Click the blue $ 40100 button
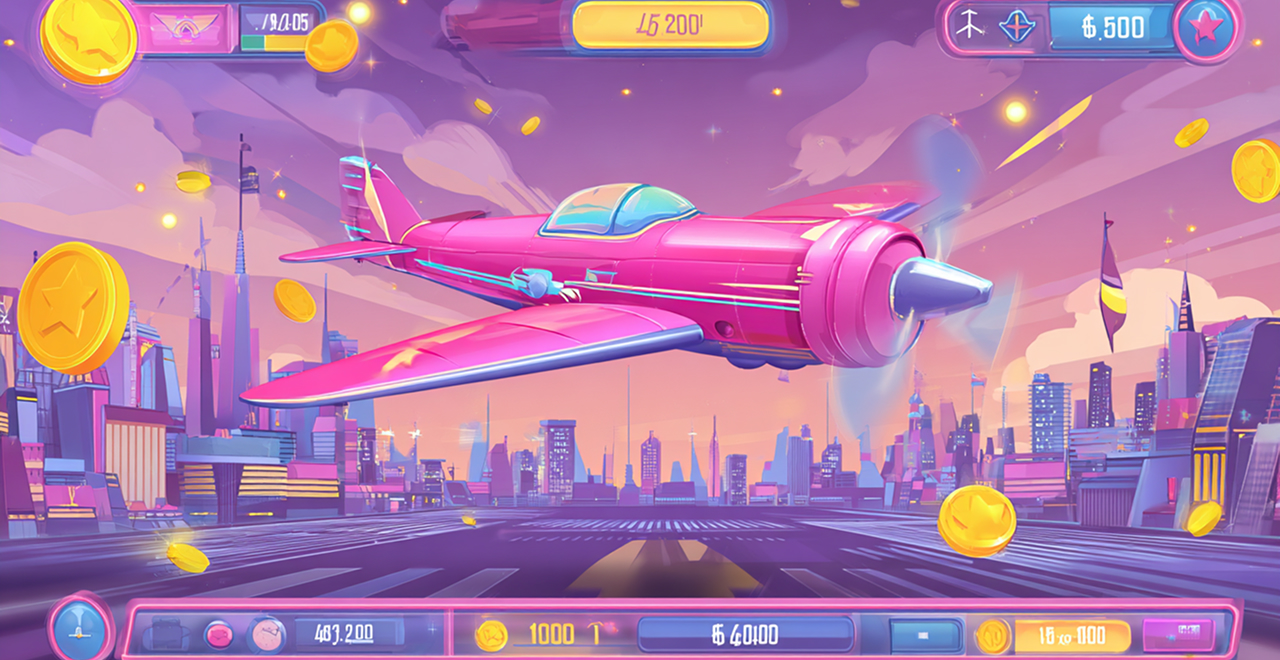The height and width of the screenshot is (660, 1280). (x=745, y=634)
